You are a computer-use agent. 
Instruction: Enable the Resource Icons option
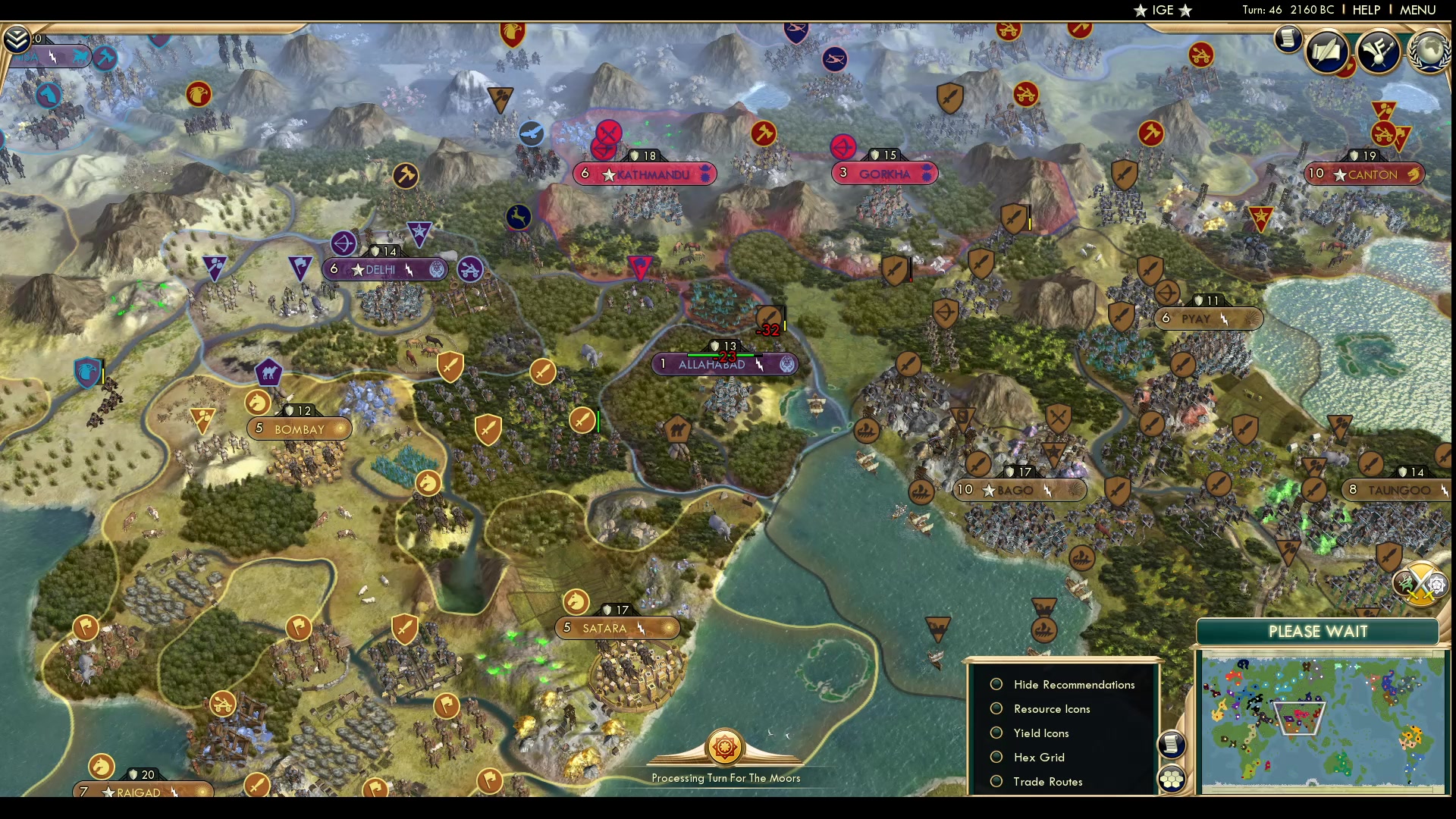click(996, 708)
